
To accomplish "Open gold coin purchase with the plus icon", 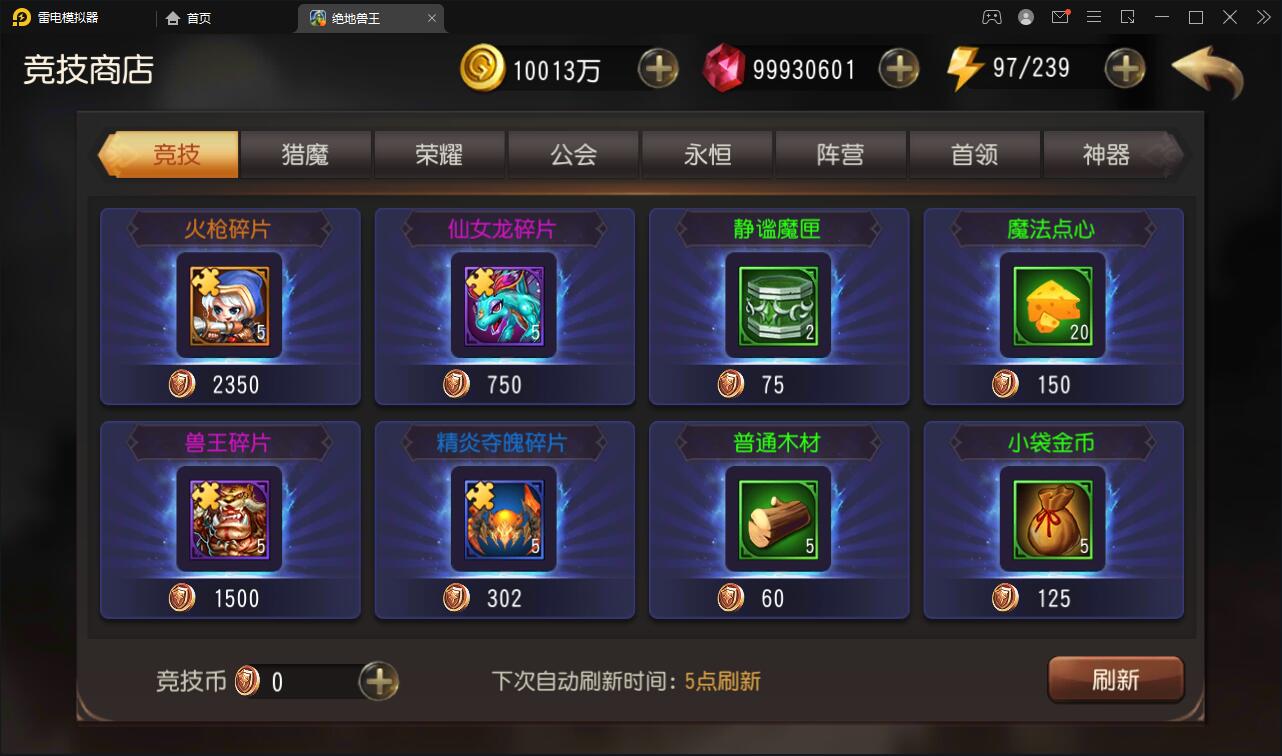I will [x=659, y=68].
